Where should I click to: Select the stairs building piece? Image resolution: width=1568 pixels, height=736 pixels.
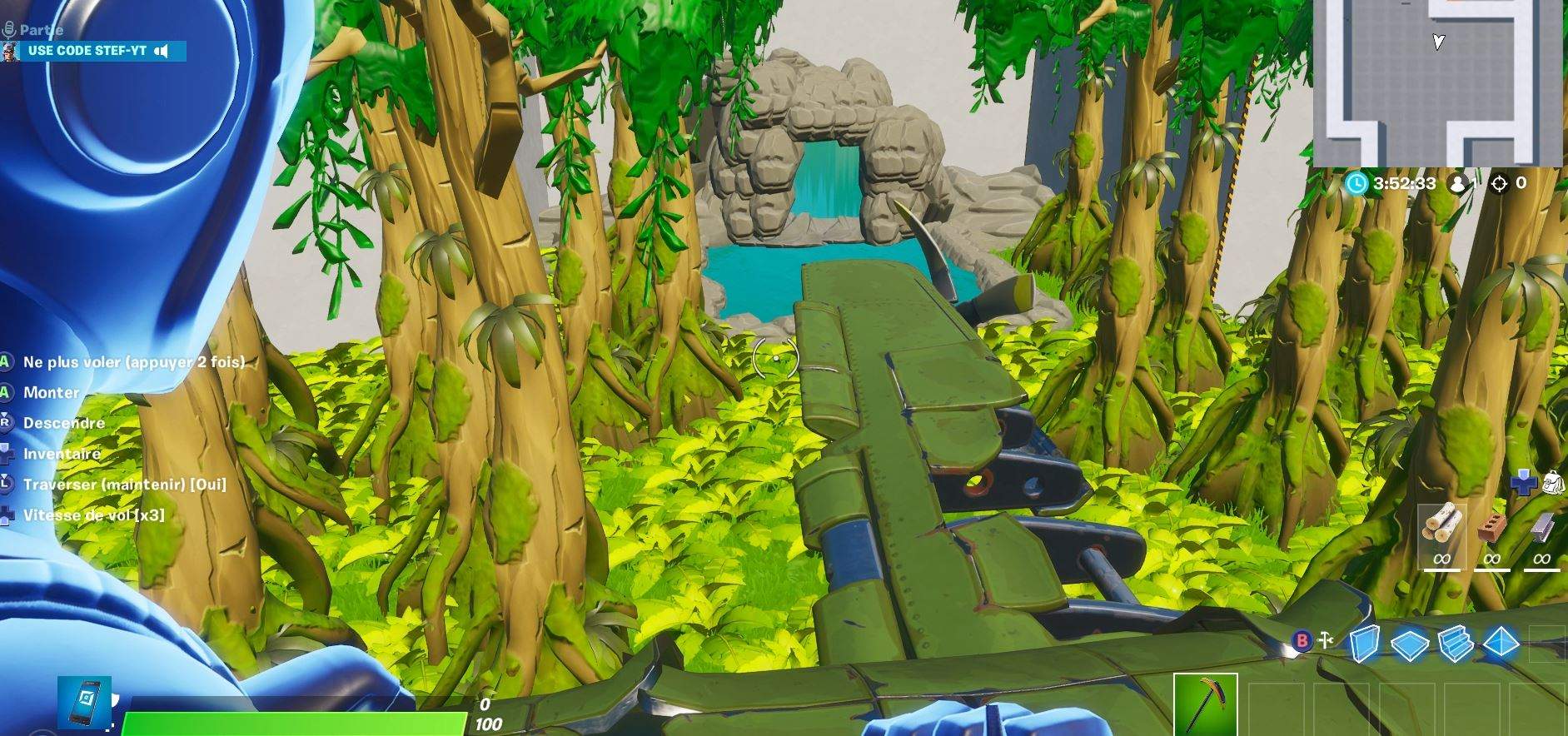1457,644
